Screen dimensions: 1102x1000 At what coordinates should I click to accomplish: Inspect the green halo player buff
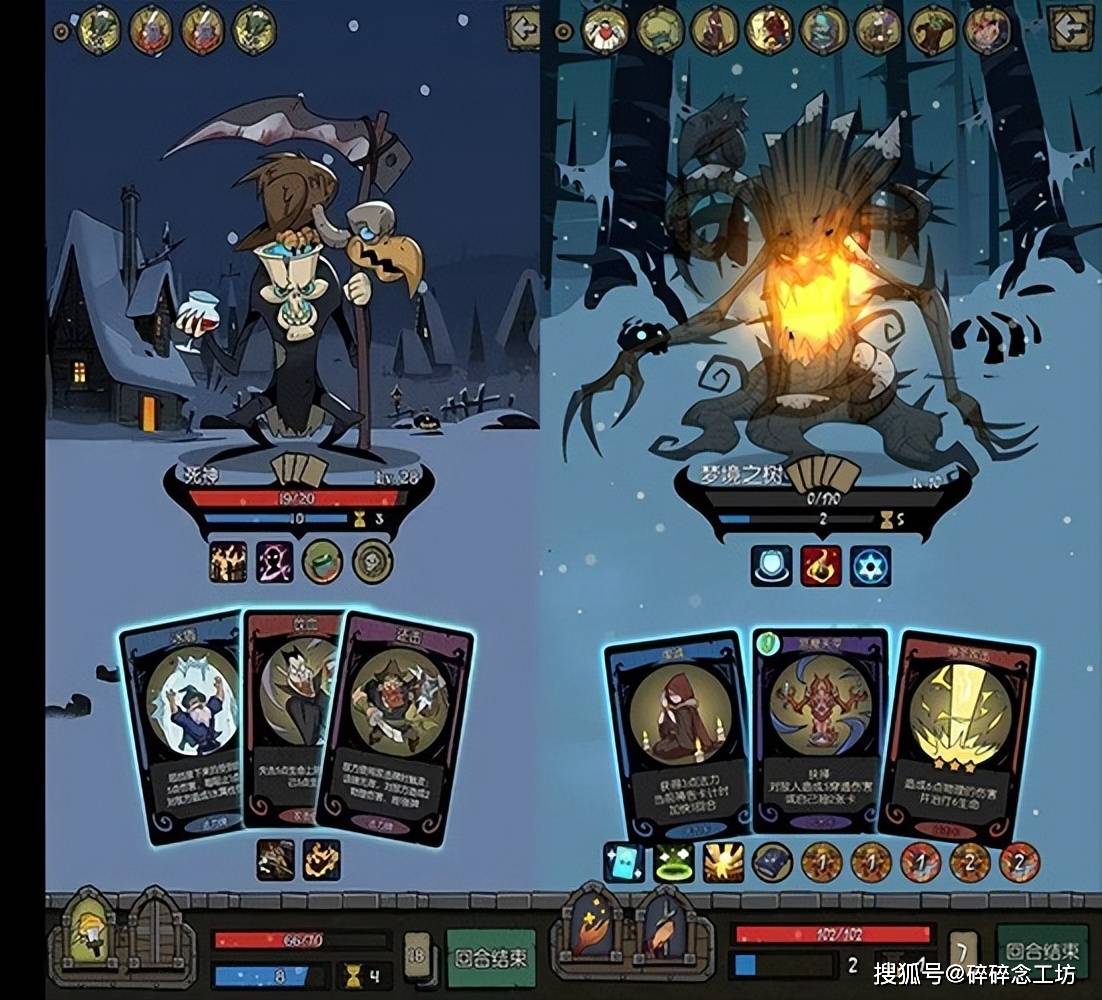click(673, 862)
